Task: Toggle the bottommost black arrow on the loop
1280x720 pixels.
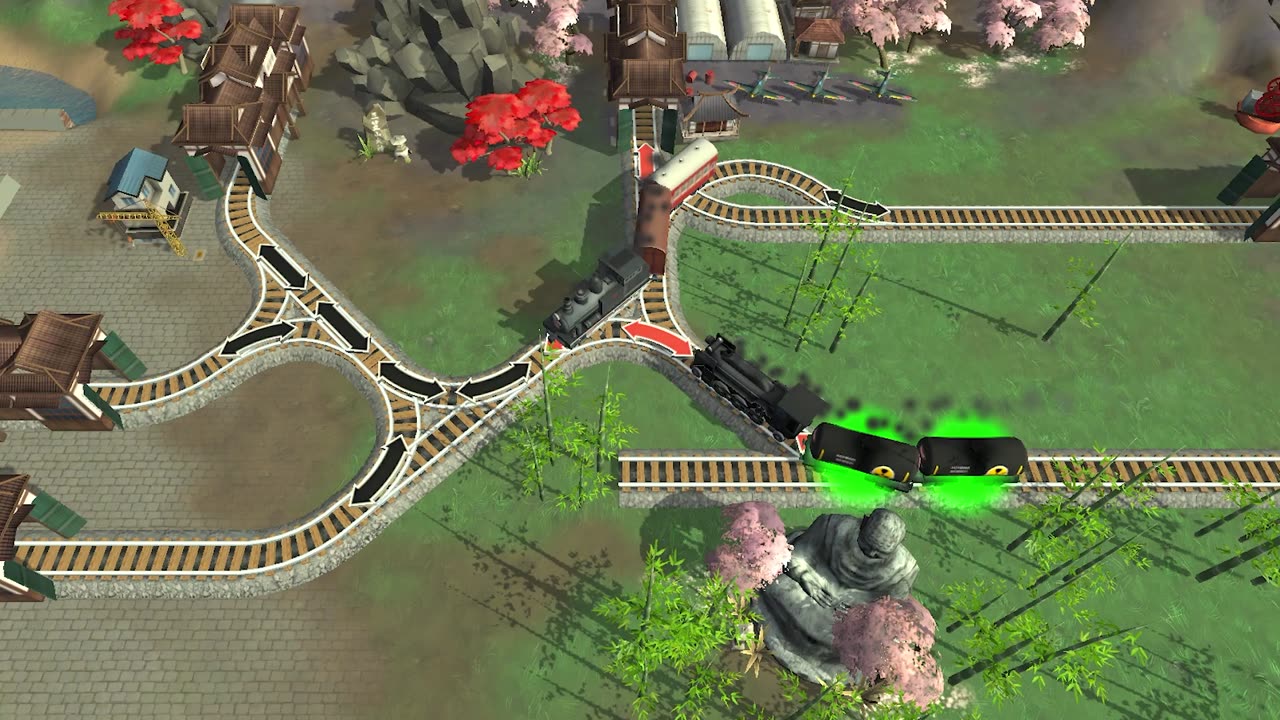Action: [x=380, y=470]
